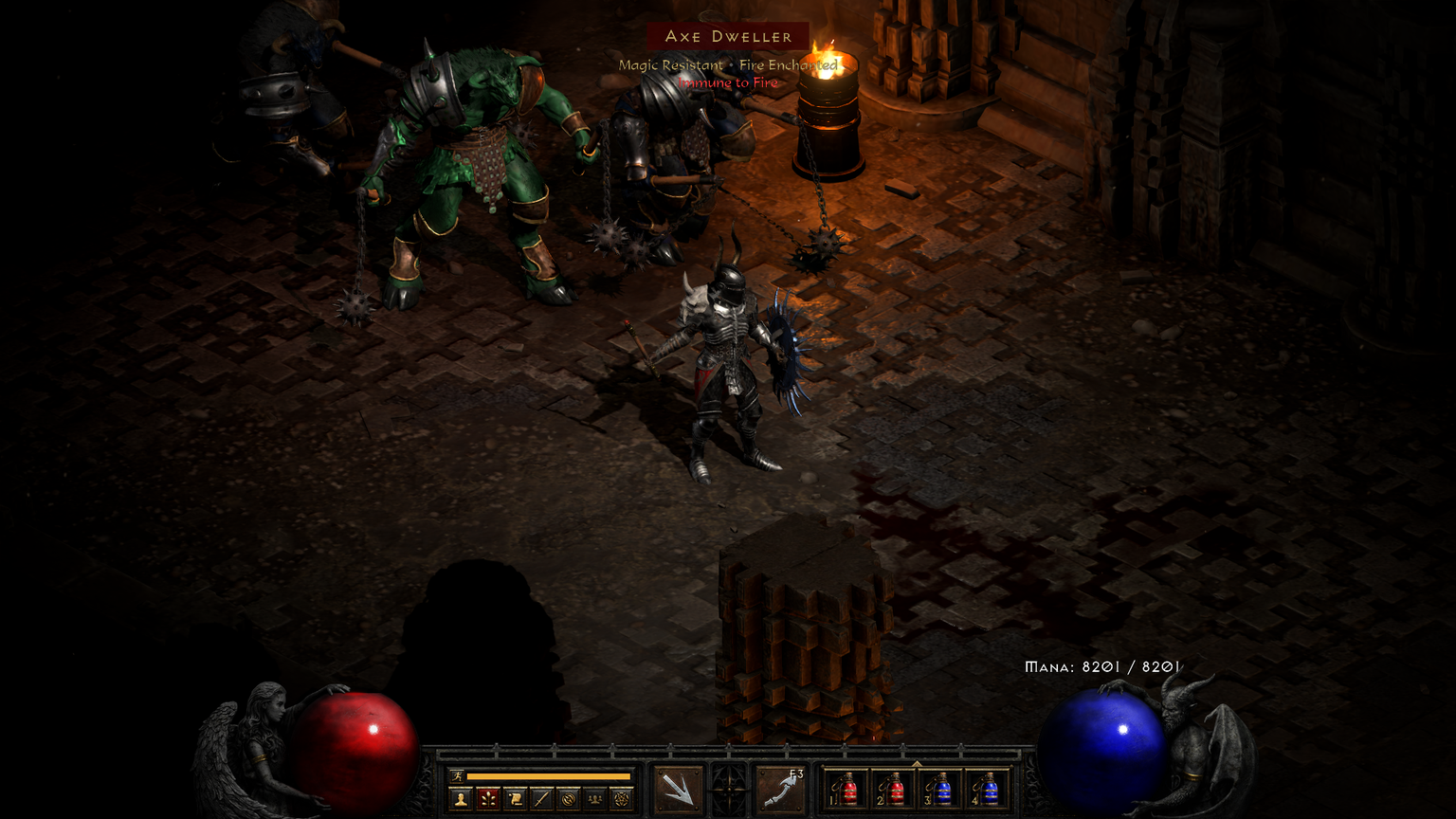Viewport: 1456px width, 819px height.
Task: Toggle the run/walk icon beside stamina bar
Action: (458, 776)
